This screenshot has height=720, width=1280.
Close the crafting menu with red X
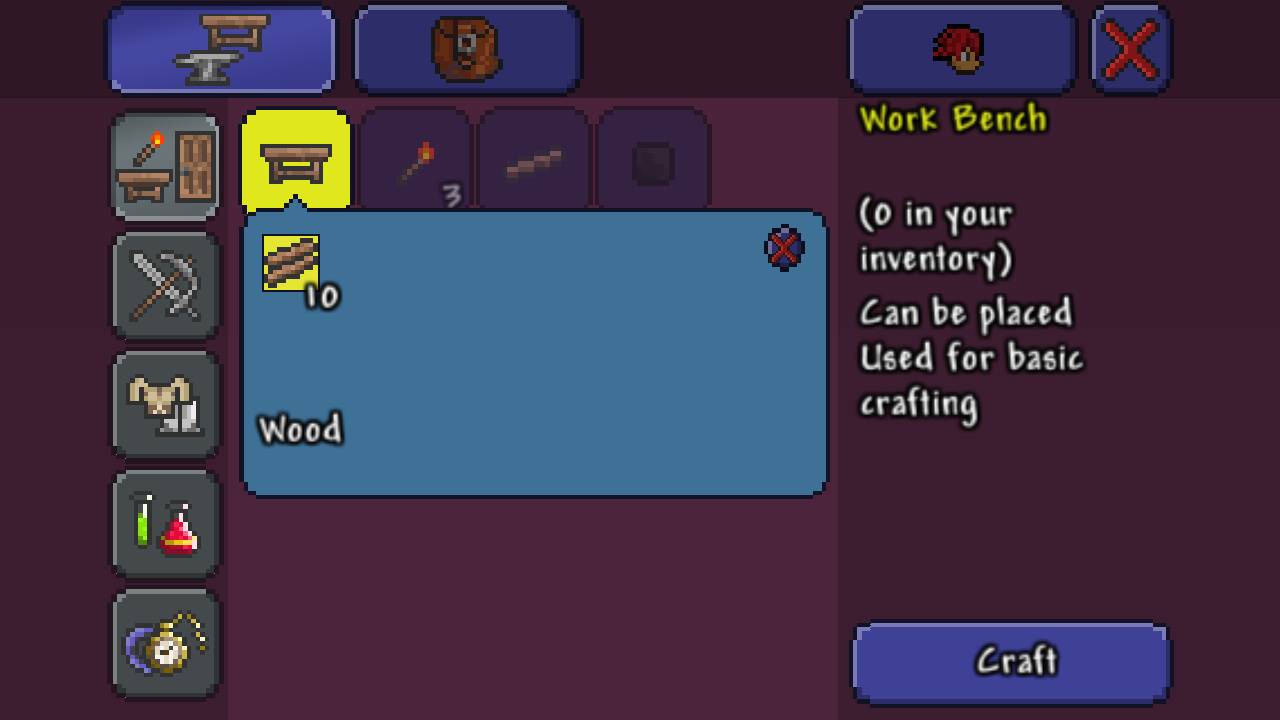[1131, 49]
